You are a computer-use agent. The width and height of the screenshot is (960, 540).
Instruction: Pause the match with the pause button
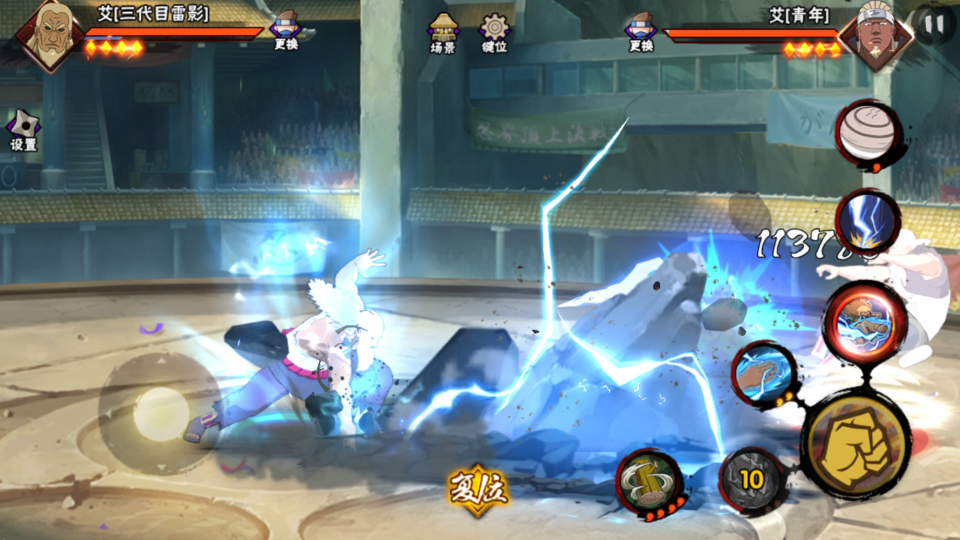tap(935, 24)
